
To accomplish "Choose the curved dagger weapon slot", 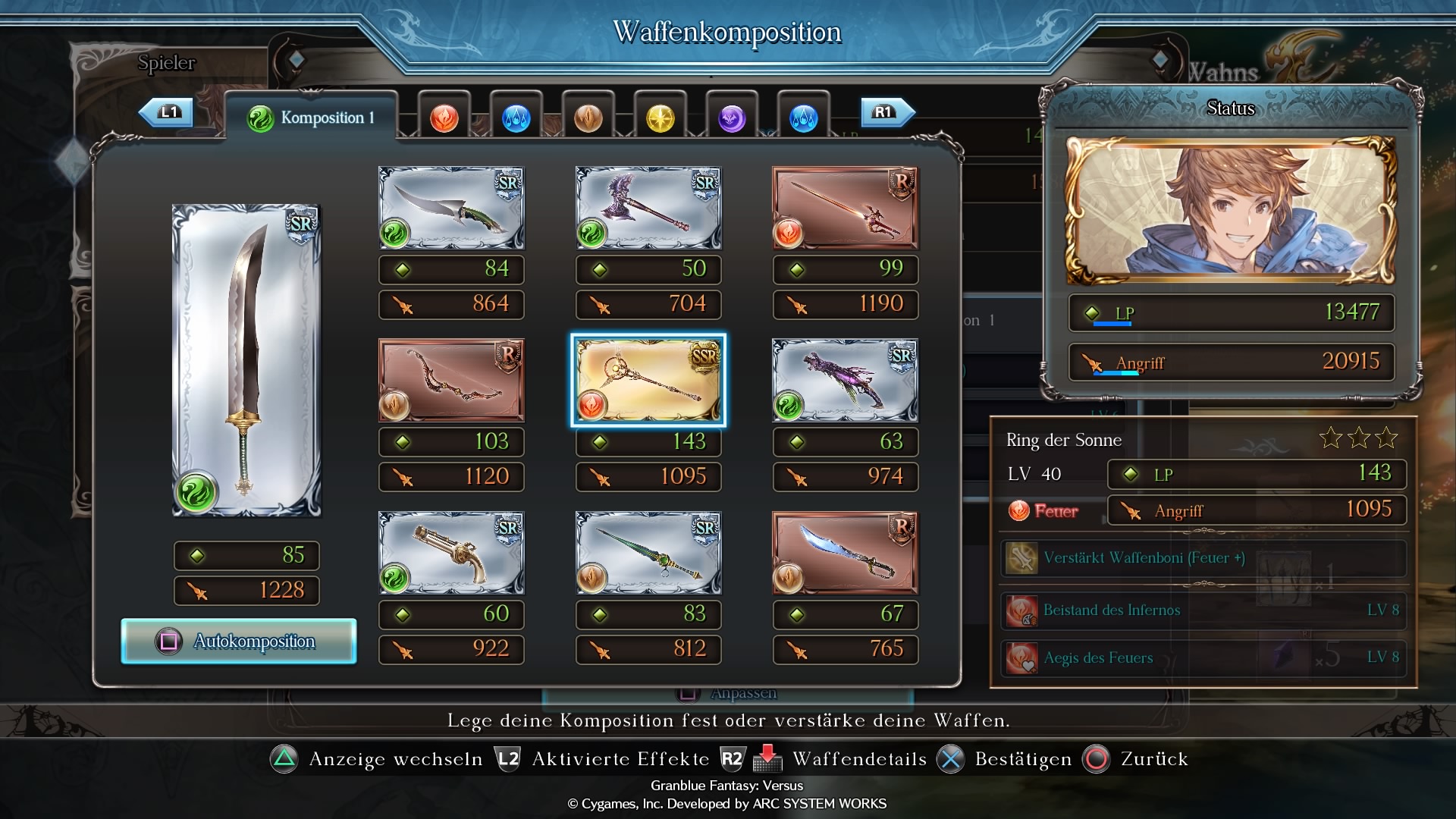I will pos(451,208).
